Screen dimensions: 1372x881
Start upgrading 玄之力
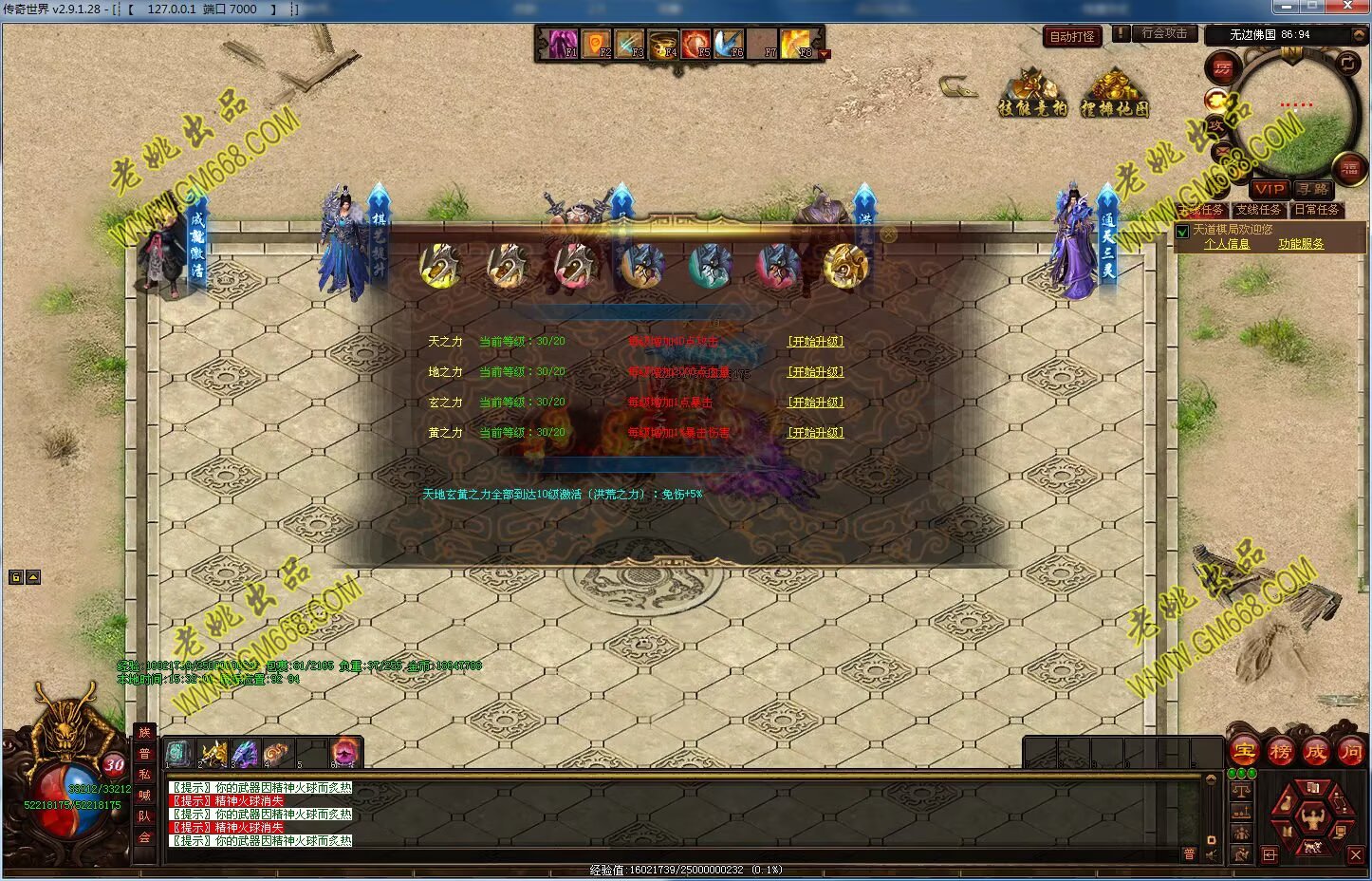(815, 403)
